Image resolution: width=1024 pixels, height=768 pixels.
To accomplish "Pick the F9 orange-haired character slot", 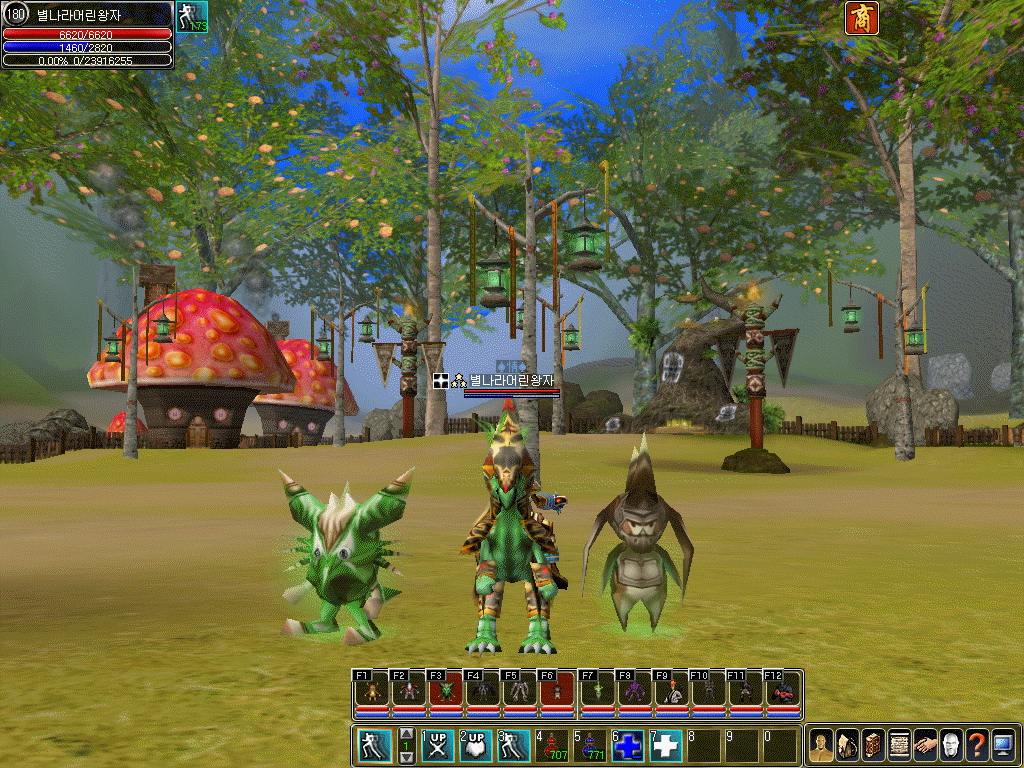I will click(x=668, y=692).
